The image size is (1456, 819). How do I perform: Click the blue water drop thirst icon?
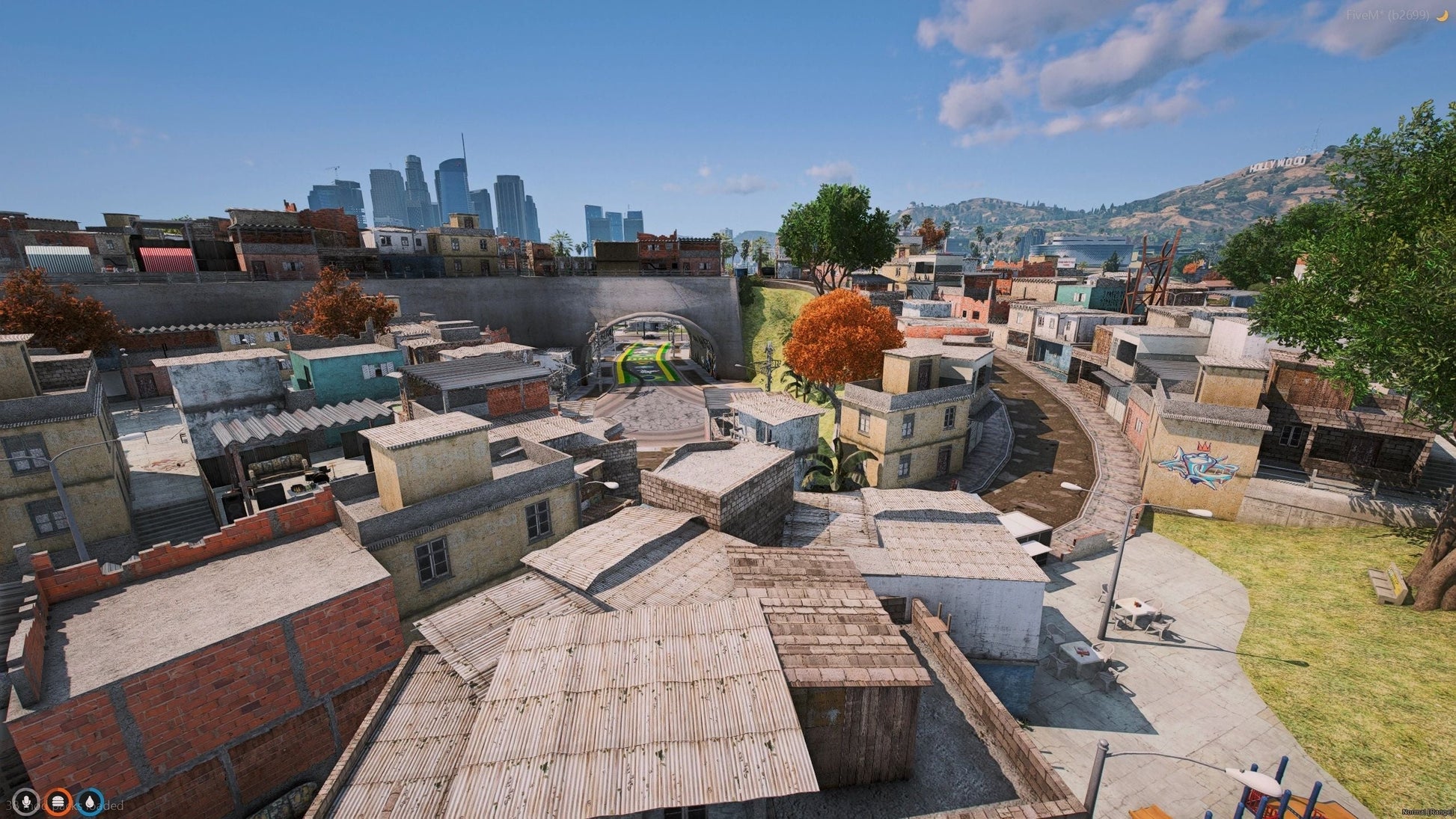coord(91,802)
